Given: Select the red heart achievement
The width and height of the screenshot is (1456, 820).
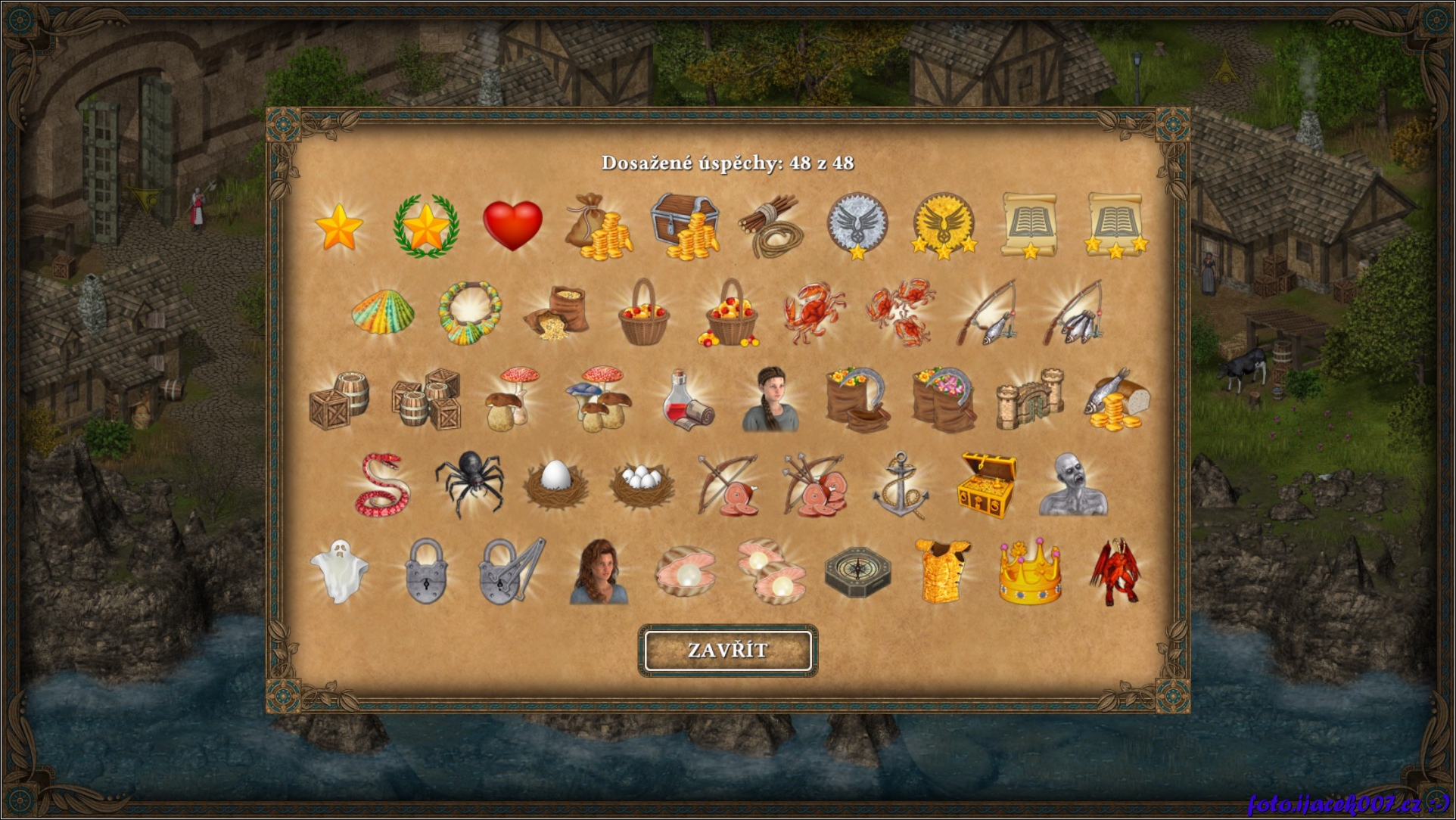Looking at the screenshot, I should [512, 225].
